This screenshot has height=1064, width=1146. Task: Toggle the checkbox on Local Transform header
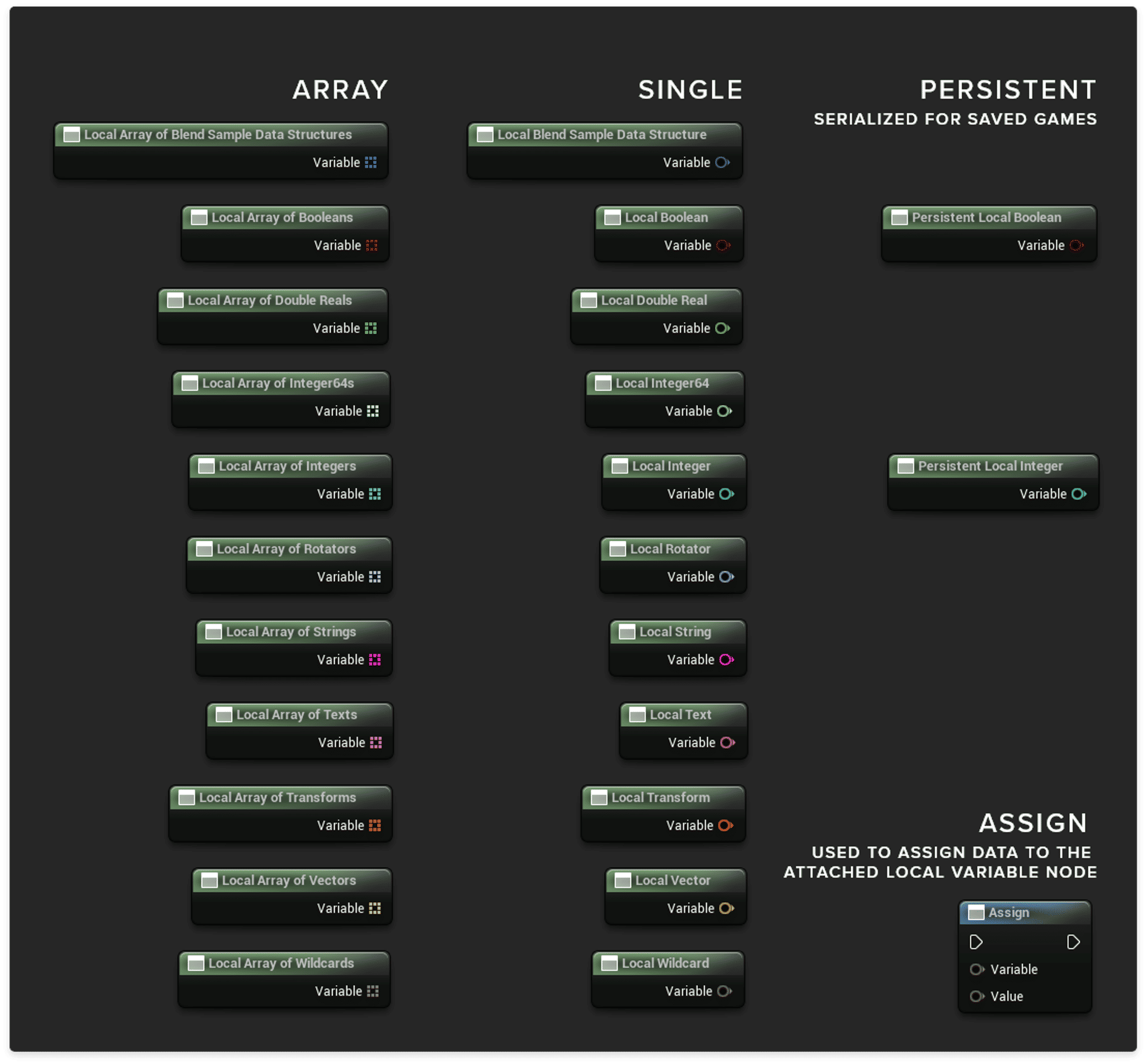point(598,797)
